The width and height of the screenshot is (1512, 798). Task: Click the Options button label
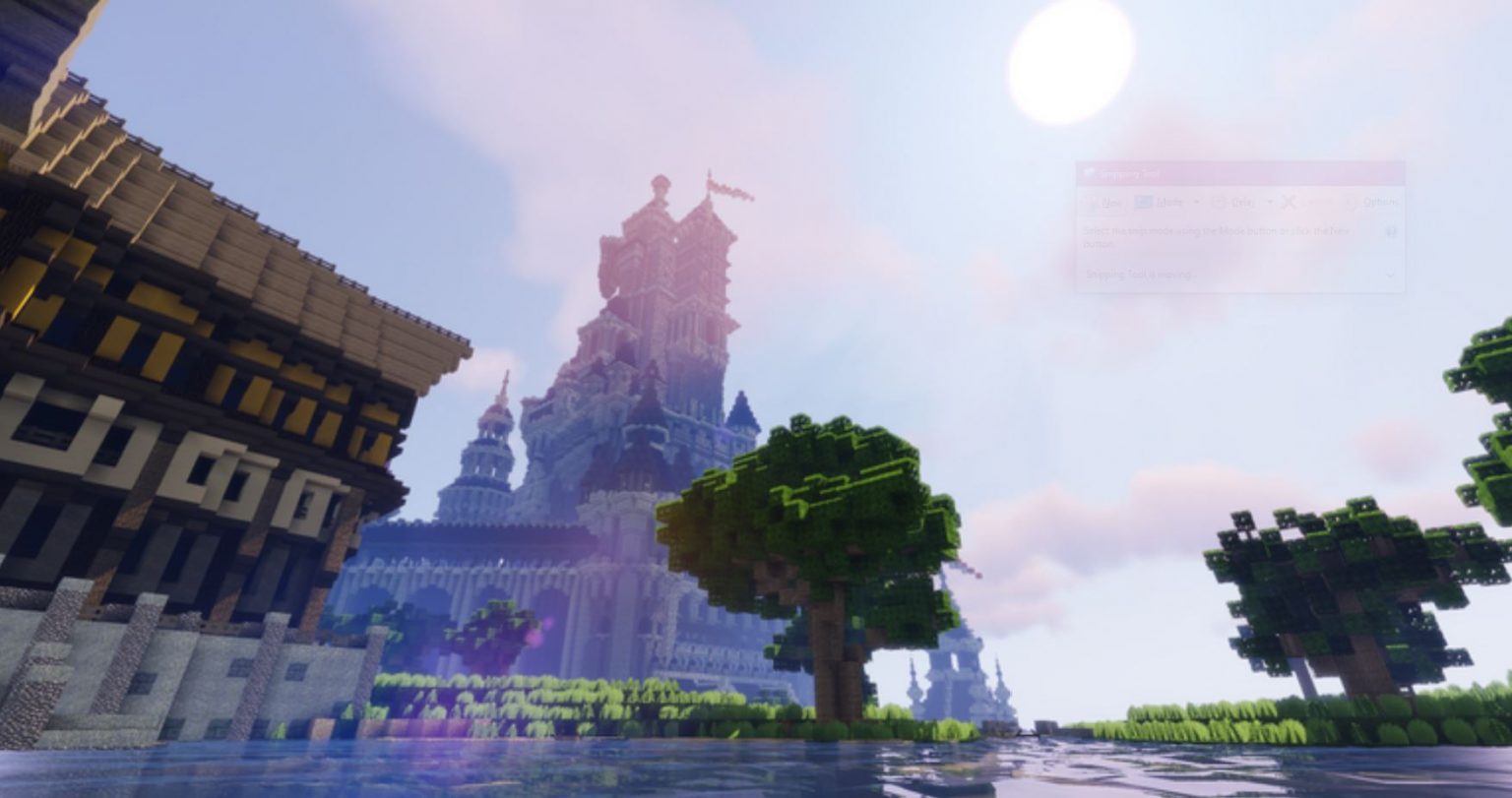pyautogui.click(x=1381, y=203)
